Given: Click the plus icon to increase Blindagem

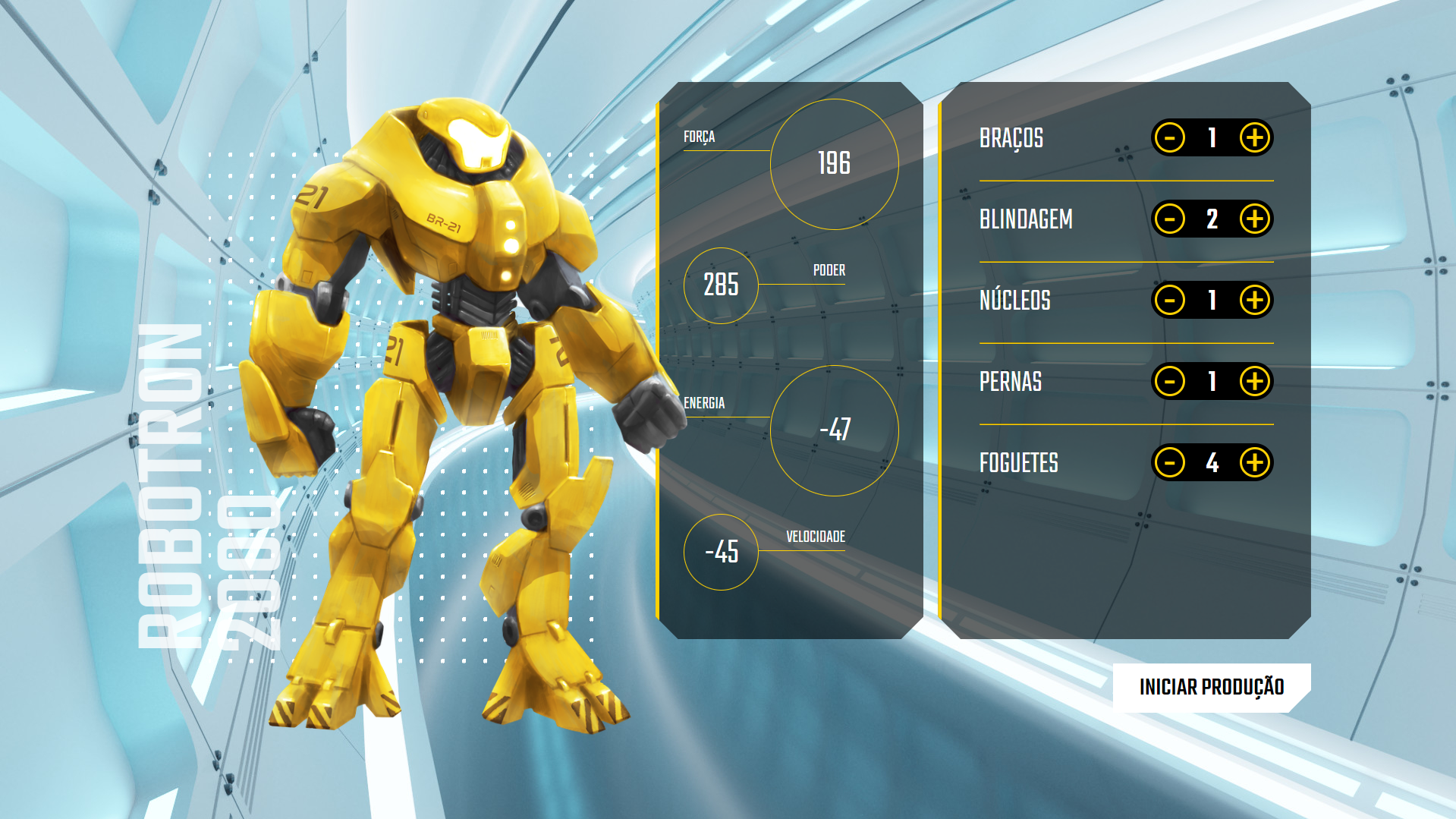Looking at the screenshot, I should pyautogui.click(x=1256, y=219).
